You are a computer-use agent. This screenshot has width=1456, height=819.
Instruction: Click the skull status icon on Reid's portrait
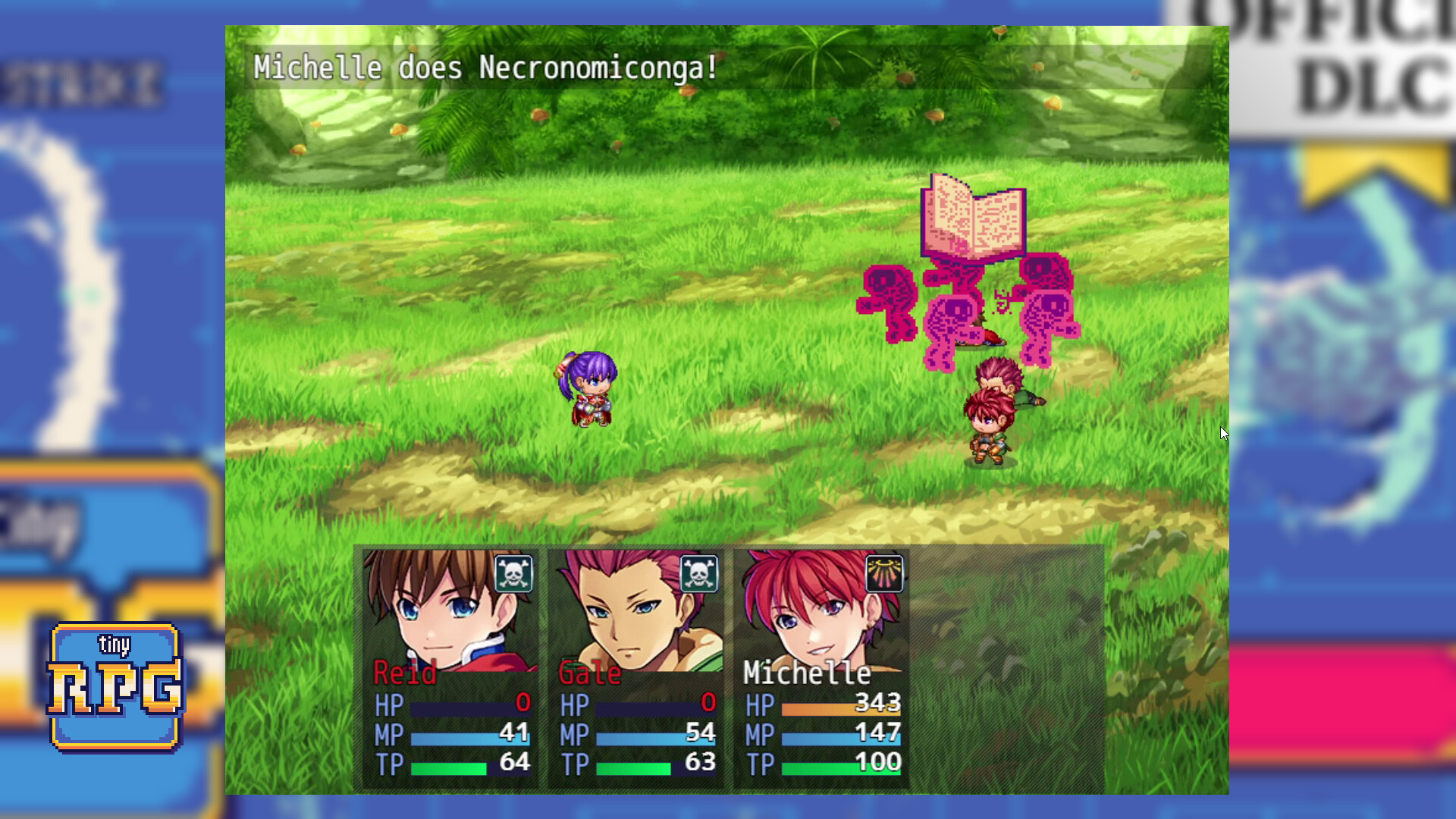(x=513, y=575)
